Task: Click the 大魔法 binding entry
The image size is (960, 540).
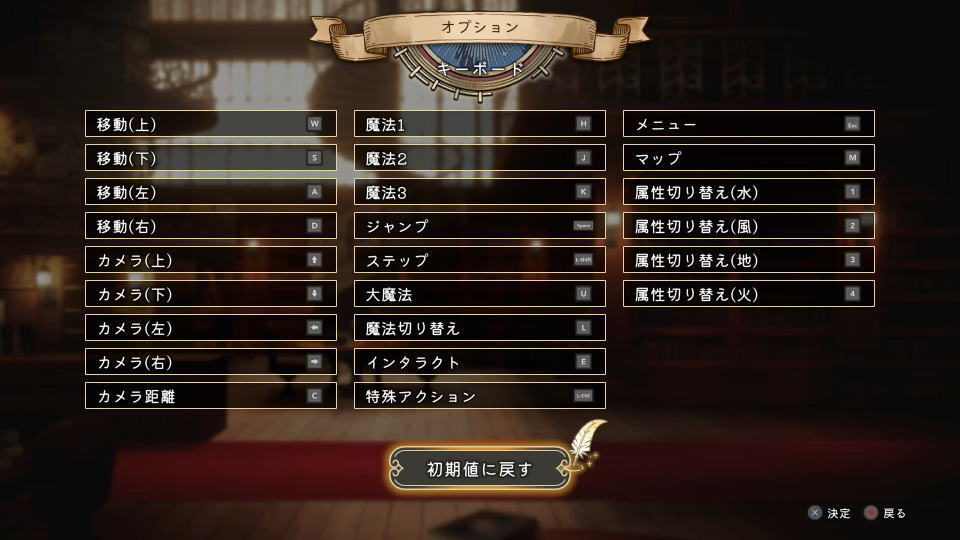Action: pos(479,294)
